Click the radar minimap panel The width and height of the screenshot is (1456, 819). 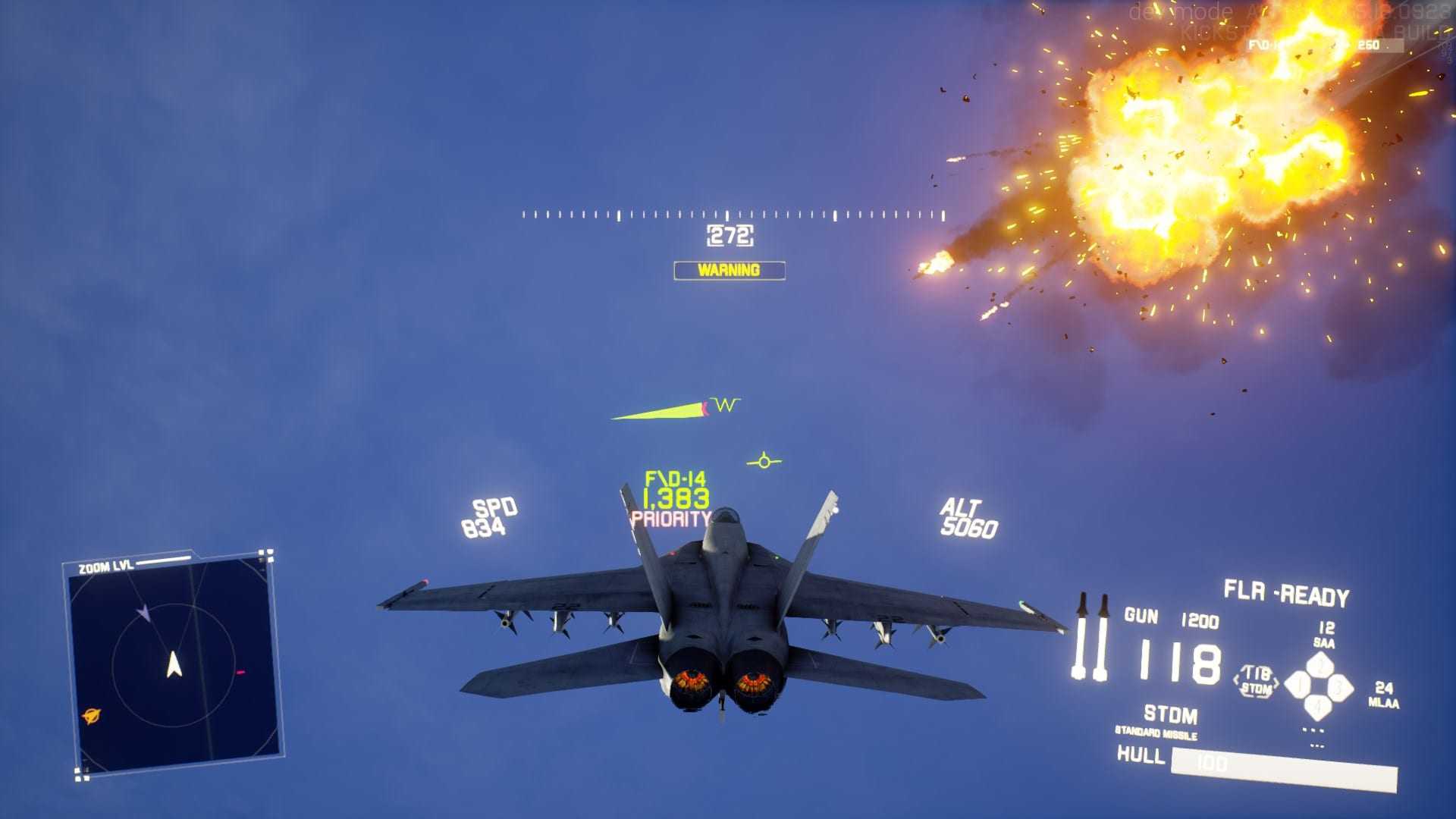pos(173,664)
